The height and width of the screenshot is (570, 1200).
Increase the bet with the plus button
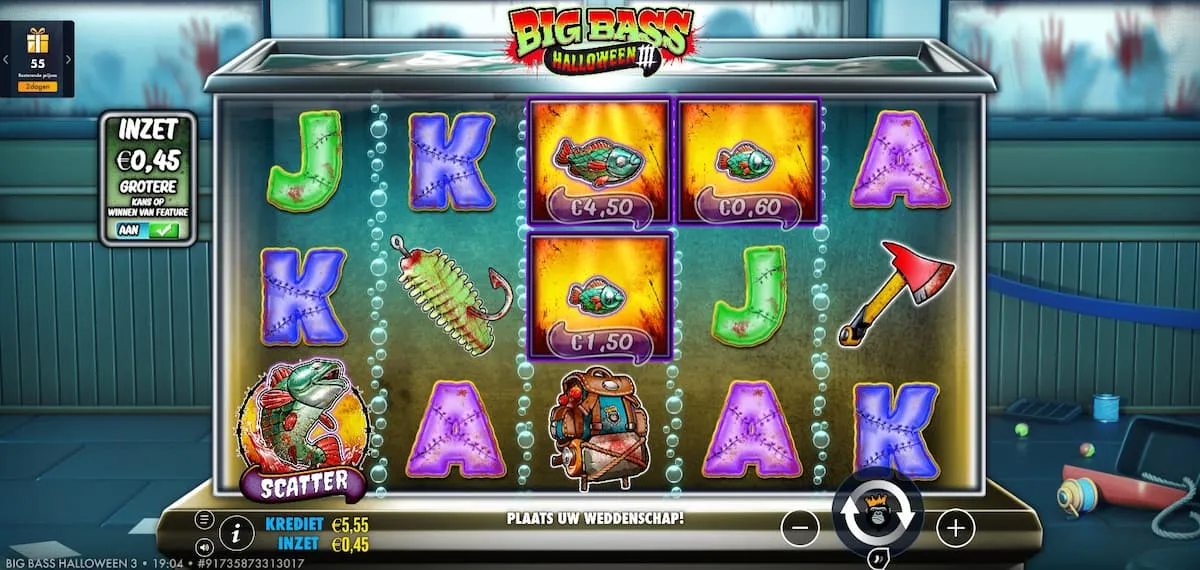pos(955,527)
